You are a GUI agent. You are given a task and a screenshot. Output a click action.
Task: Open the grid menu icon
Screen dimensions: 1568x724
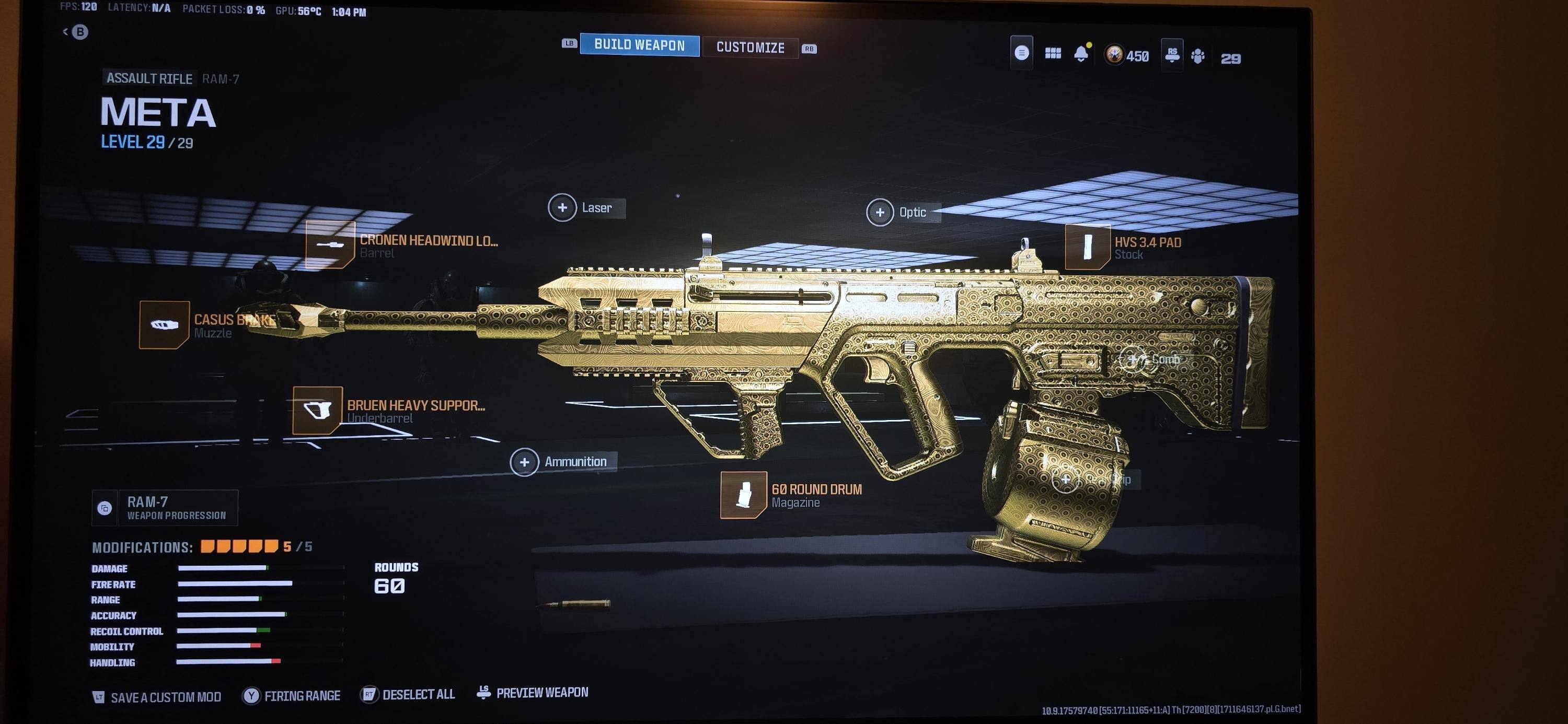coord(1053,53)
